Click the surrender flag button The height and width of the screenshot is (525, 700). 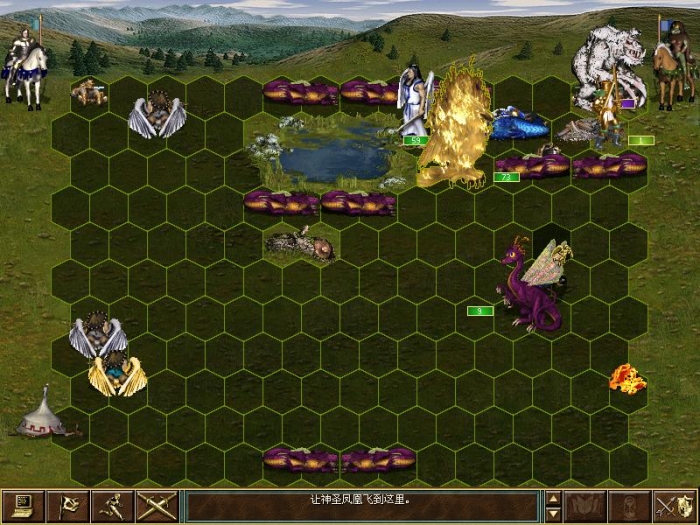click(69, 506)
